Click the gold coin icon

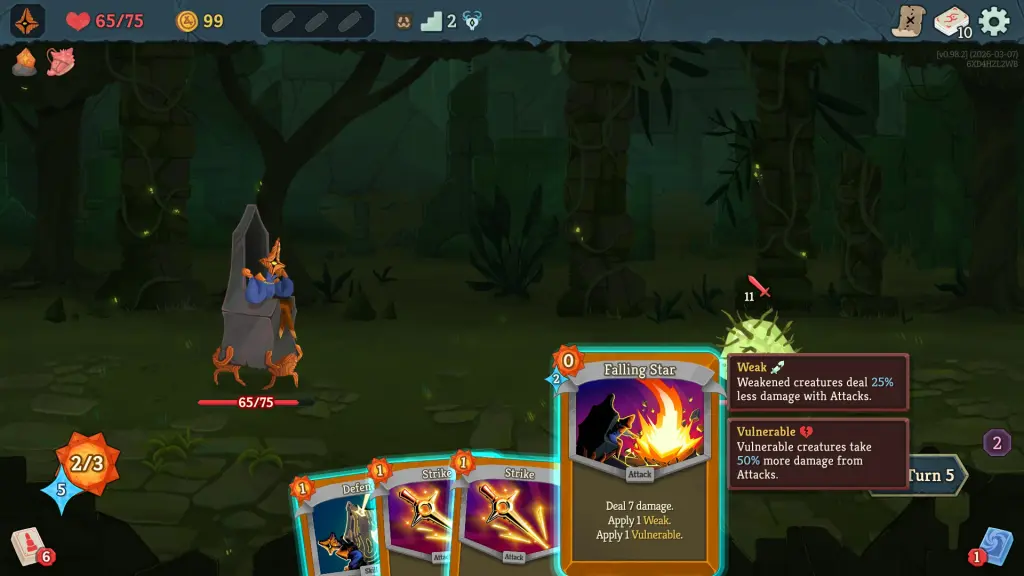click(x=187, y=21)
